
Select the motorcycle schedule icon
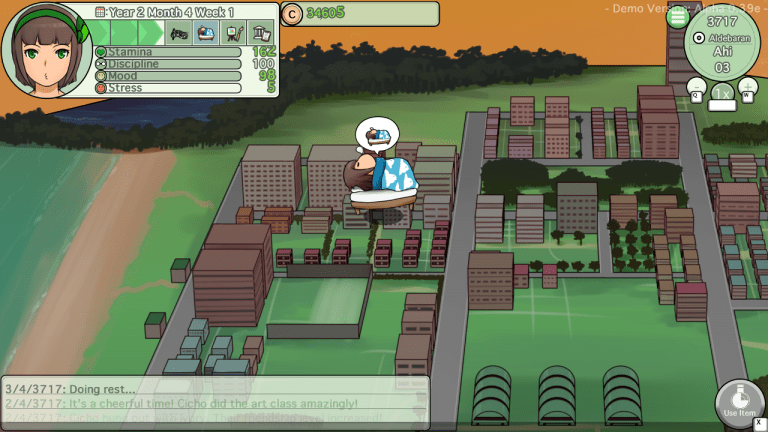(x=179, y=33)
